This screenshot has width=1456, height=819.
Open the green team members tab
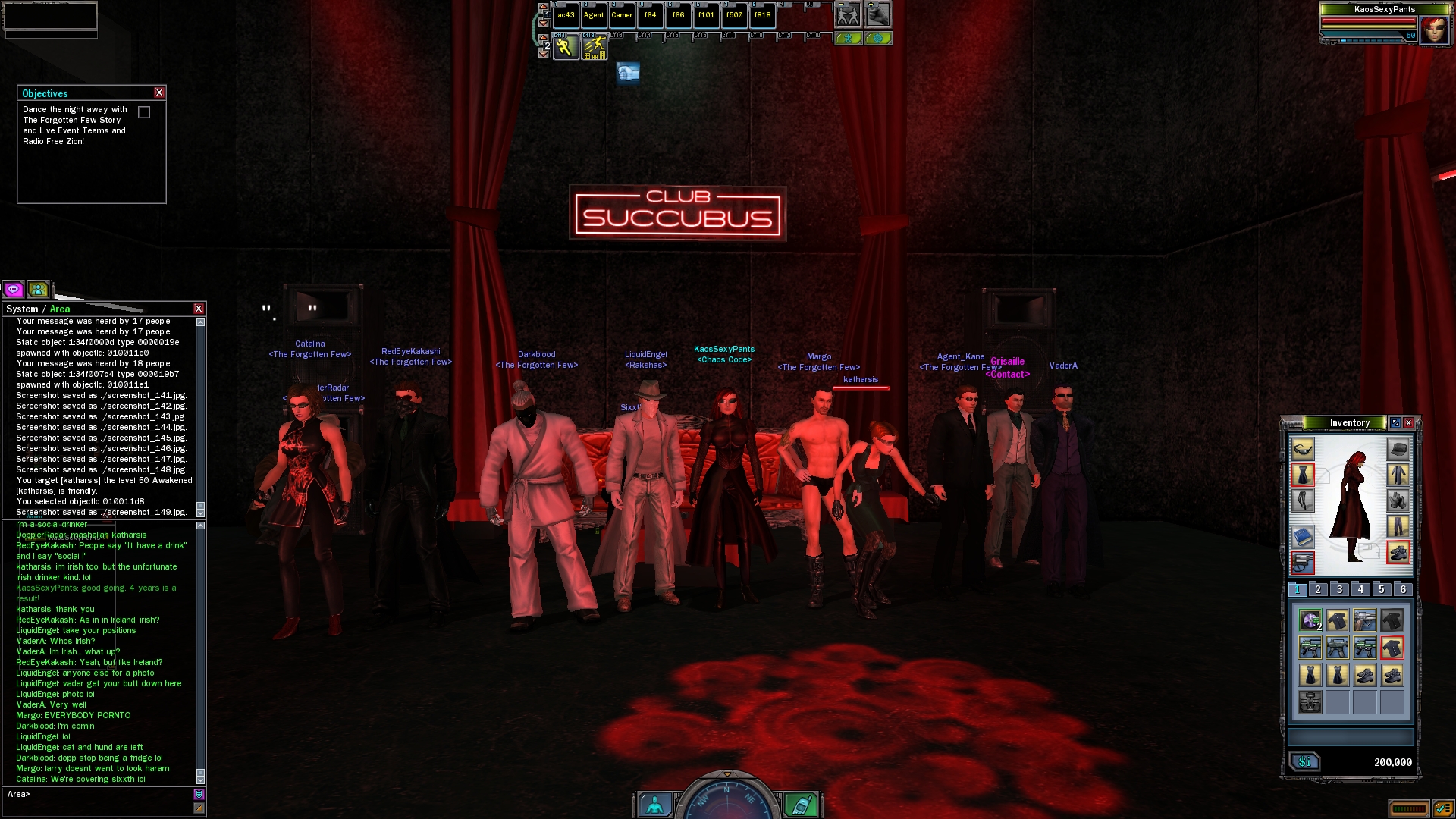38,289
